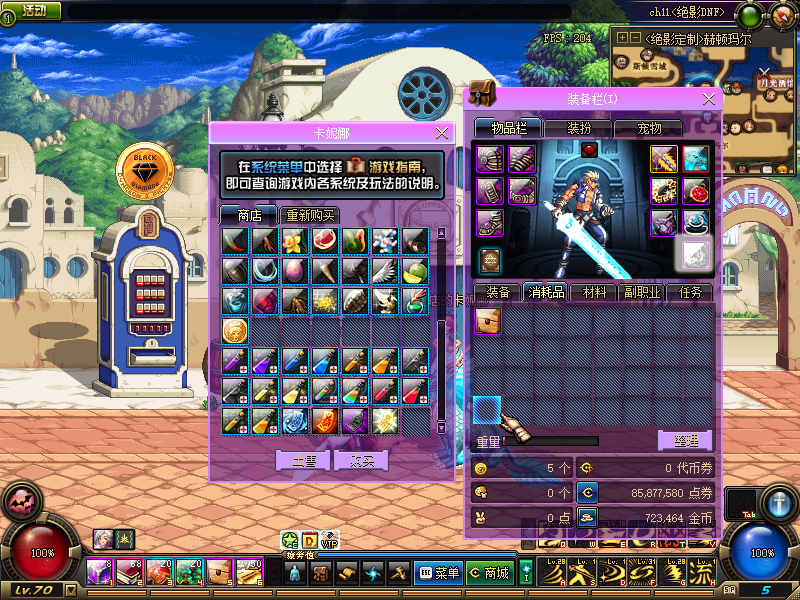This screenshot has width=800, height=600.
Task: Click the 购买 buy button
Action: coord(361,461)
